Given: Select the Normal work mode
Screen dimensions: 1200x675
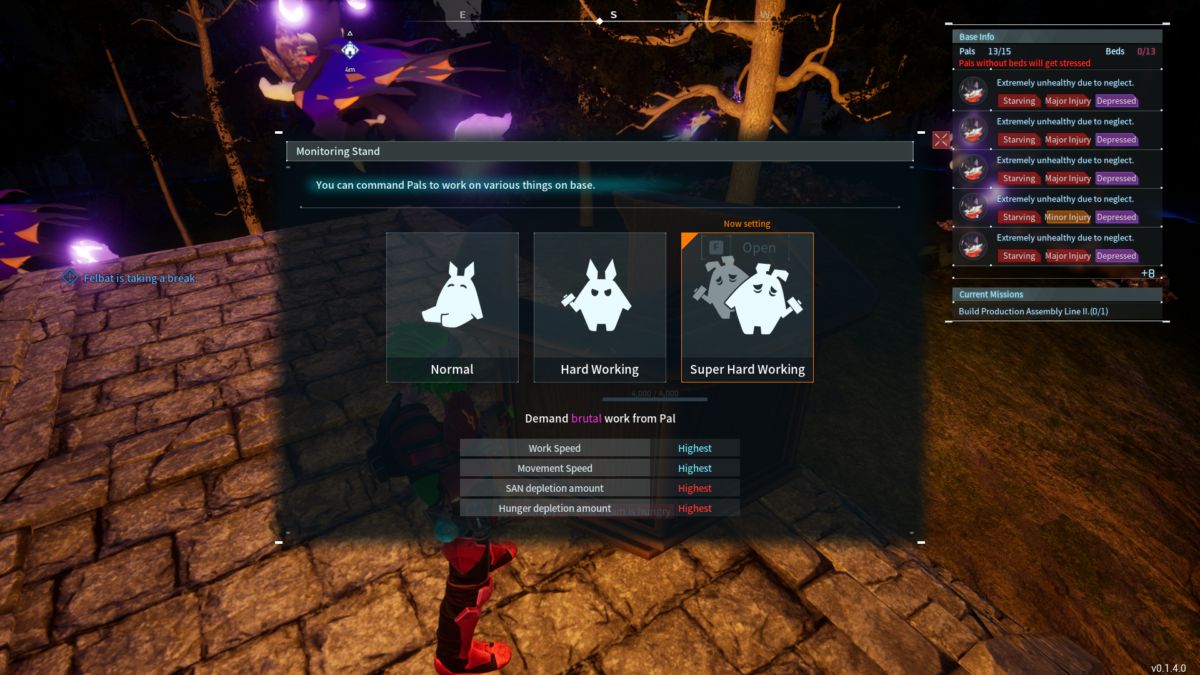Looking at the screenshot, I should [452, 307].
